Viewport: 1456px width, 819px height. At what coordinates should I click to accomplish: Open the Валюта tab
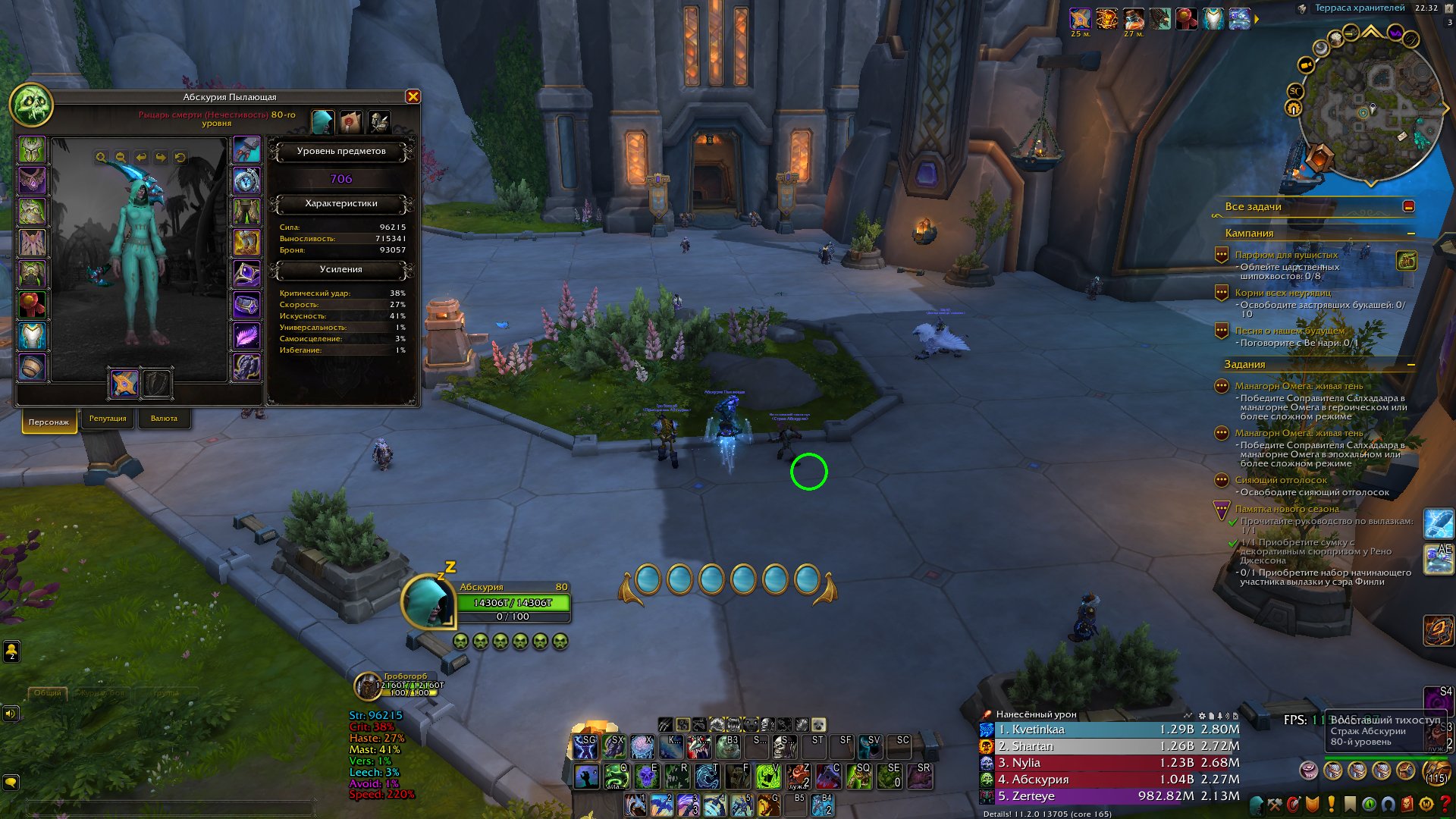(x=164, y=419)
